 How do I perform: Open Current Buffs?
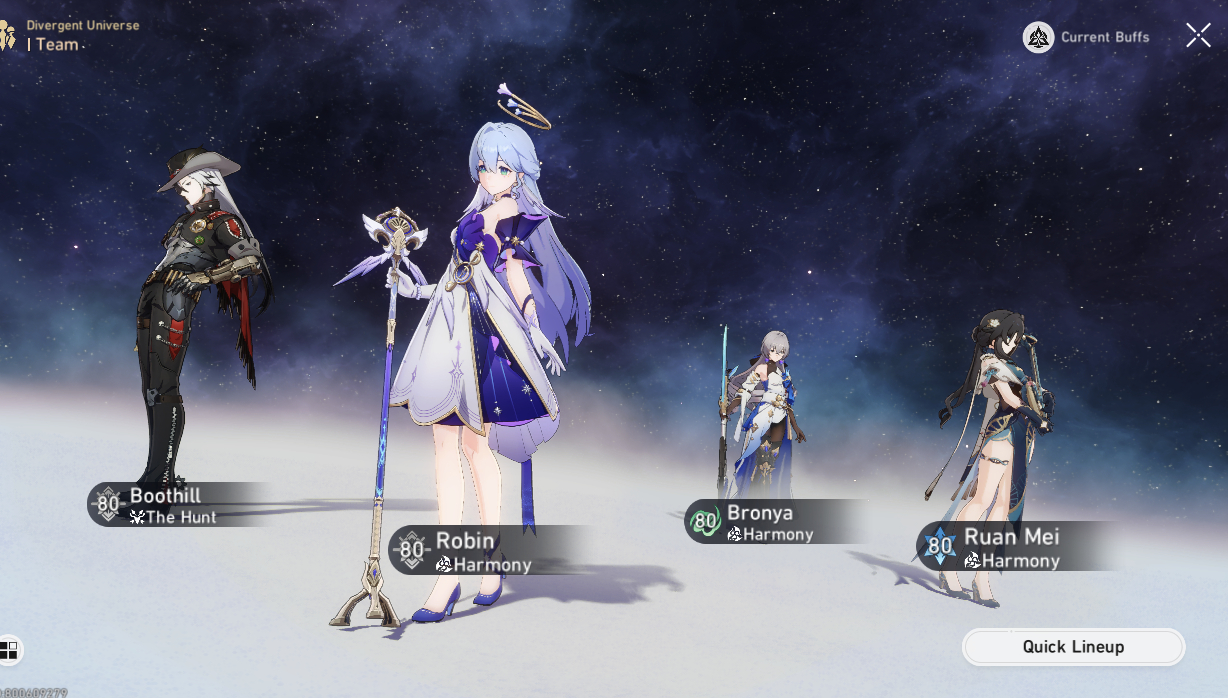[1087, 37]
